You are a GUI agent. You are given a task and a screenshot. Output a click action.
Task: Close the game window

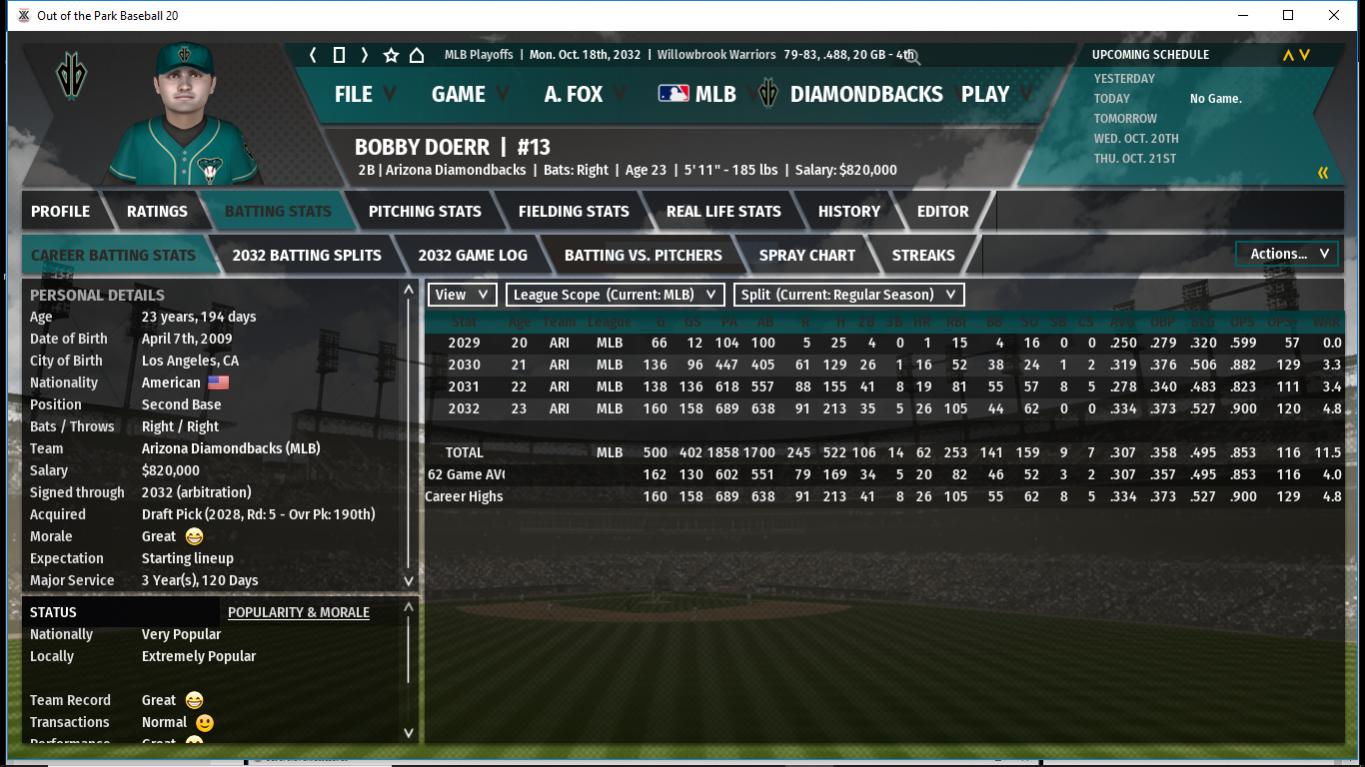point(1334,15)
